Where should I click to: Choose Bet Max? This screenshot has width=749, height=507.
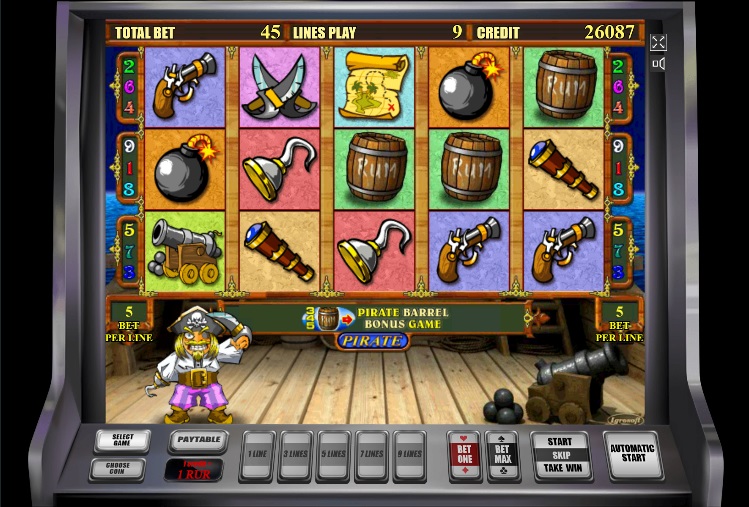(x=502, y=453)
